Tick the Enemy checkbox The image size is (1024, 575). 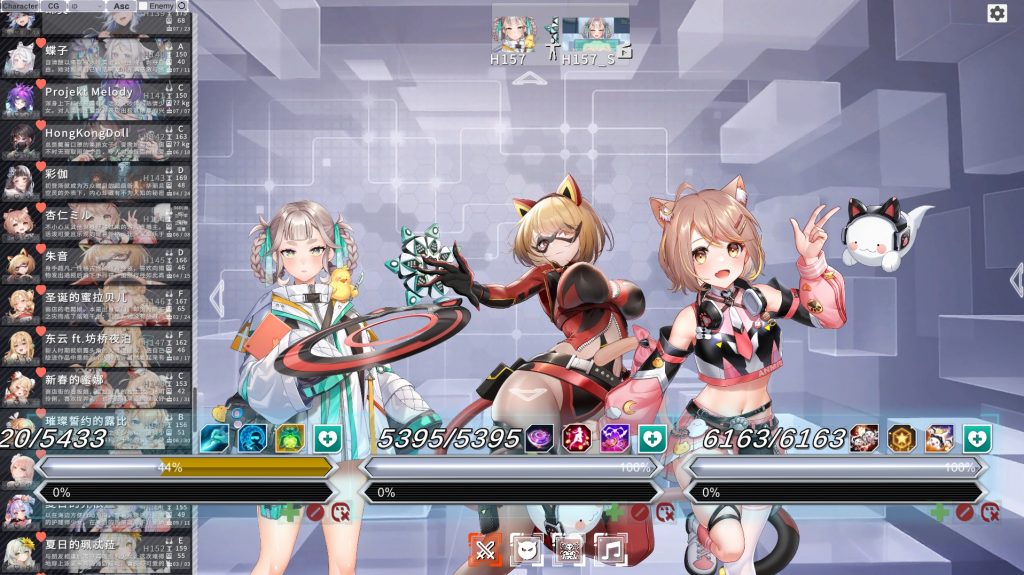pos(144,6)
